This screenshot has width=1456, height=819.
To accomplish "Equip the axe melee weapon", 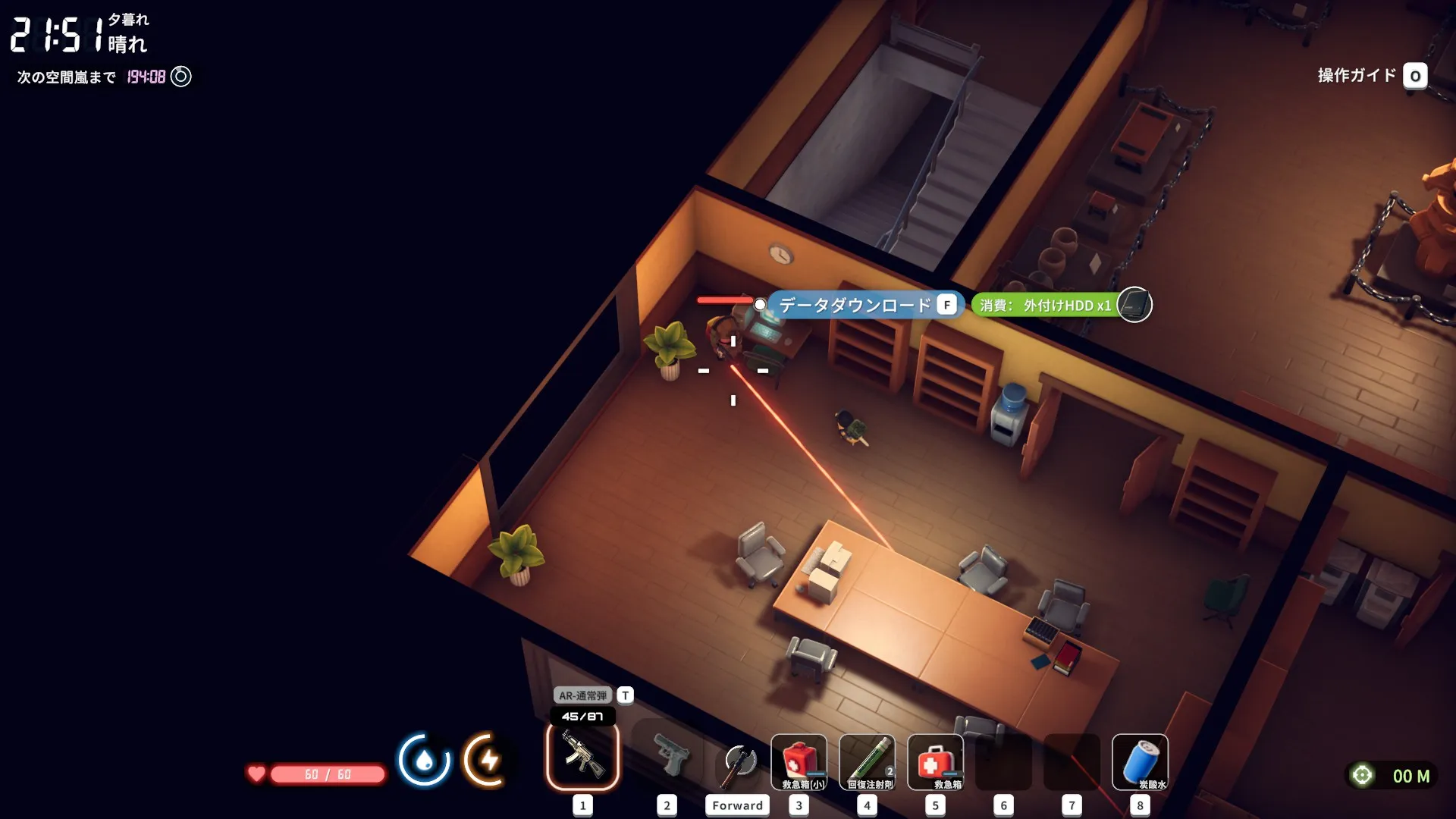I will click(x=738, y=762).
